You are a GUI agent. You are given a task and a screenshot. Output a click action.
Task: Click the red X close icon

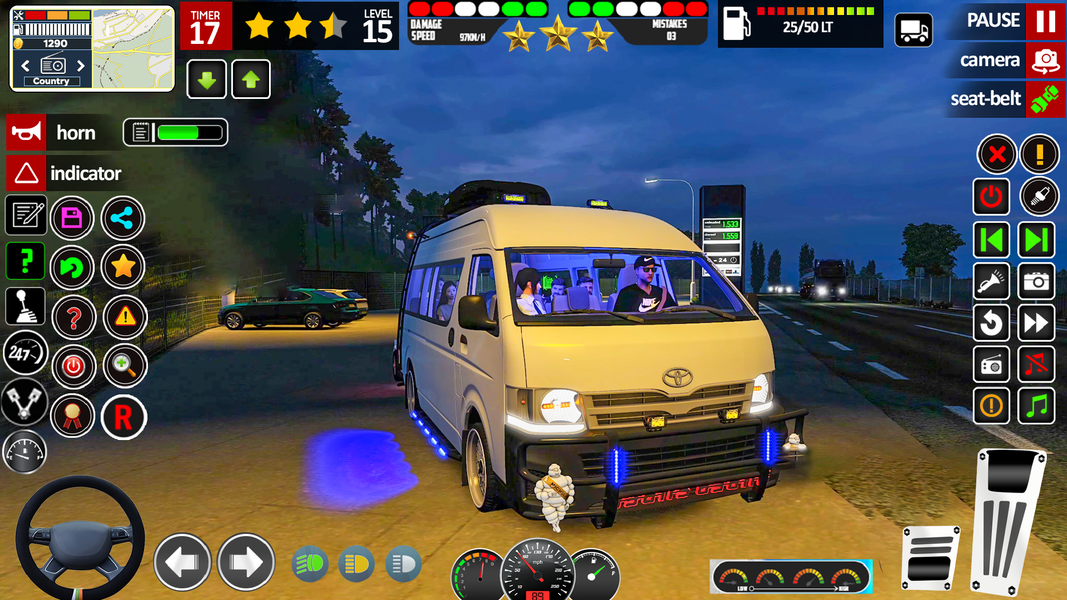tap(995, 155)
